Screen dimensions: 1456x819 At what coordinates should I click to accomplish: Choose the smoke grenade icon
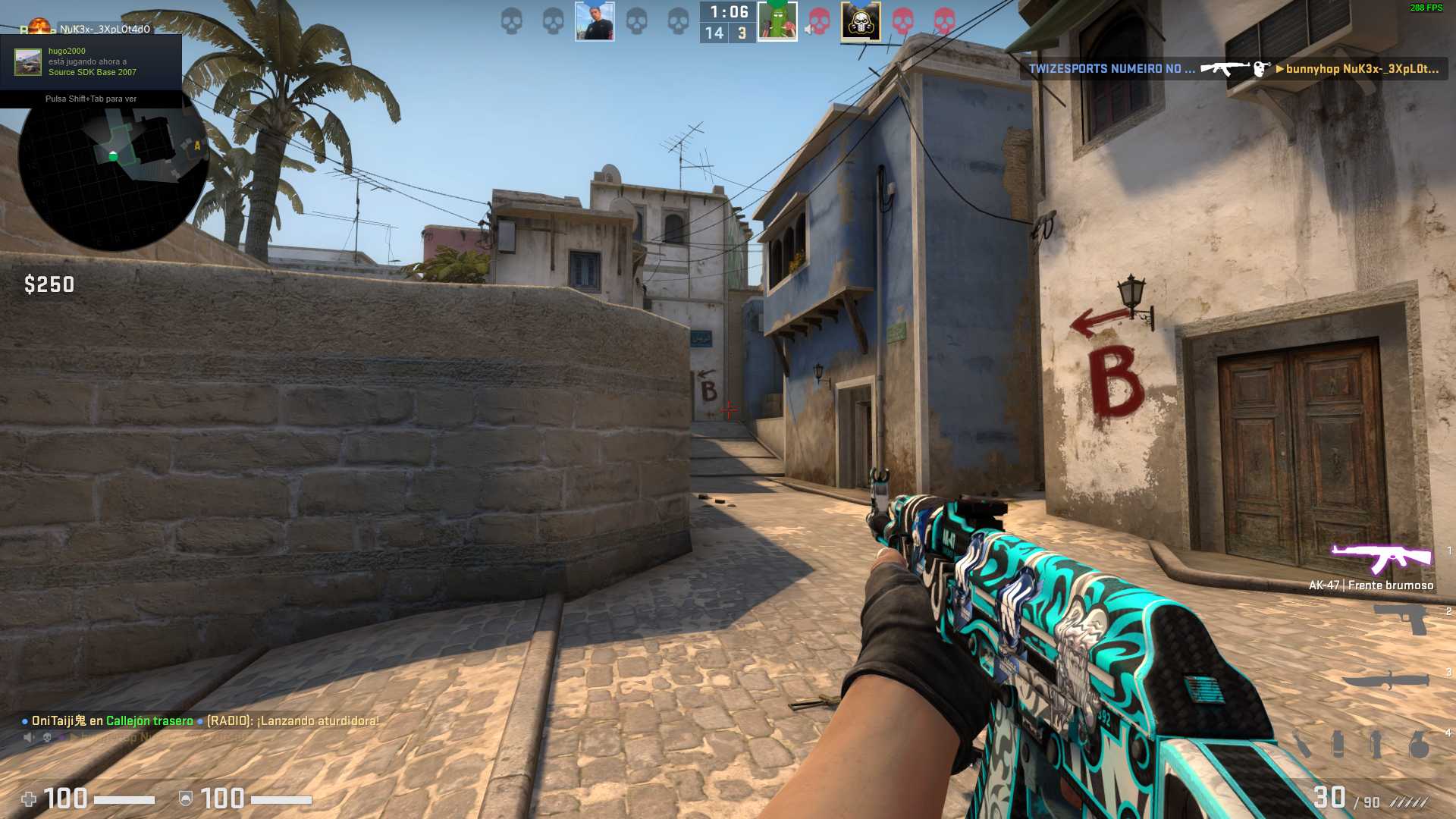coord(1338,744)
